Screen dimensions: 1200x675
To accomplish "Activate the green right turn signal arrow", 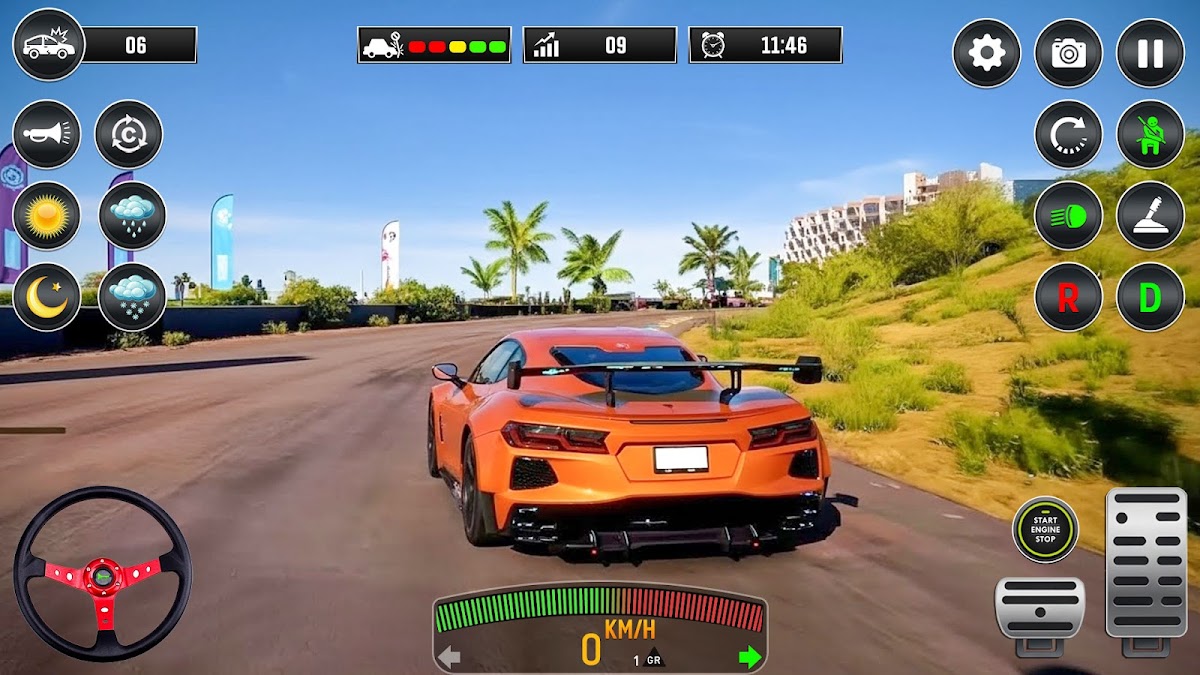I will pos(749,657).
